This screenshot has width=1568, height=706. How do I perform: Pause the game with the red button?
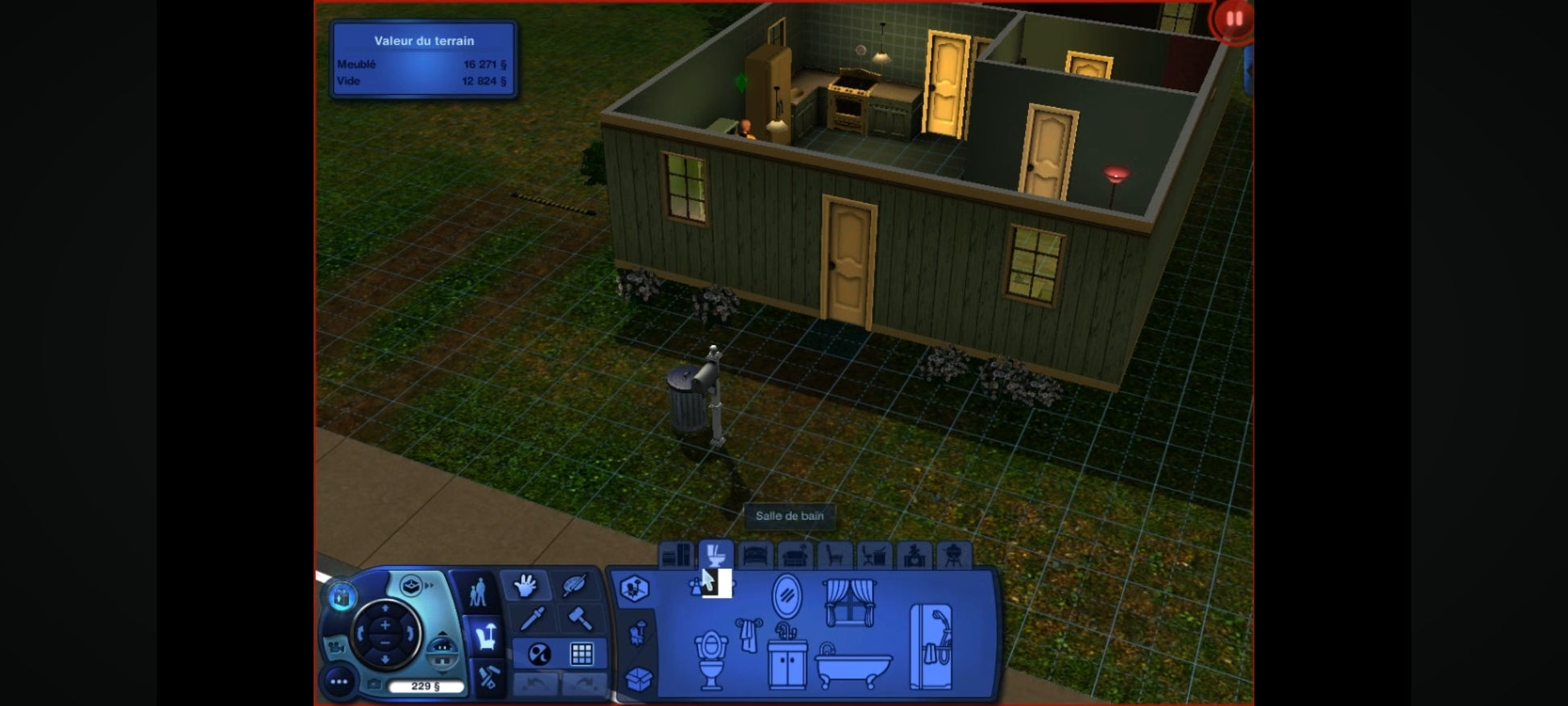pos(1233,19)
